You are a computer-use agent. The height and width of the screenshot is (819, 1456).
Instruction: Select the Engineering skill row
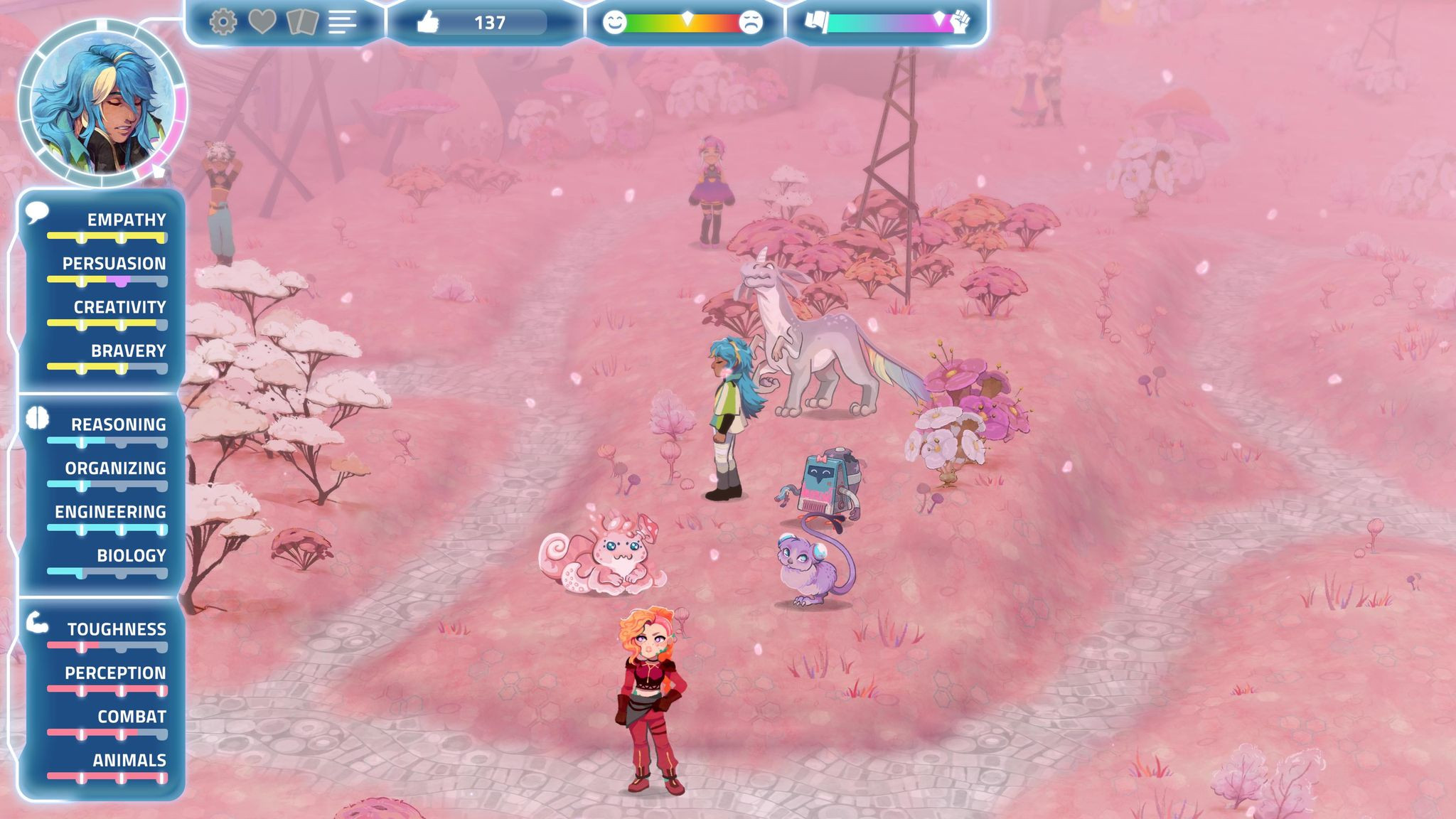110,513
